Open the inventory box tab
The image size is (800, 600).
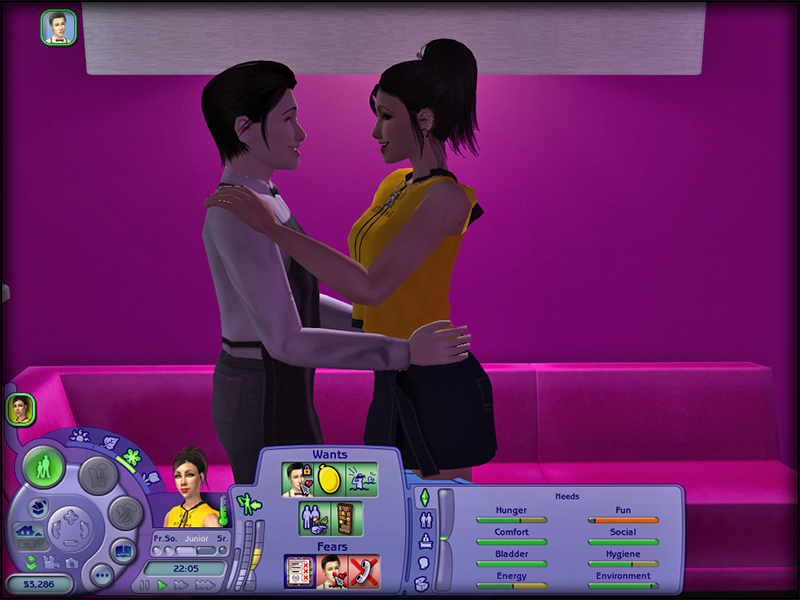(422, 583)
